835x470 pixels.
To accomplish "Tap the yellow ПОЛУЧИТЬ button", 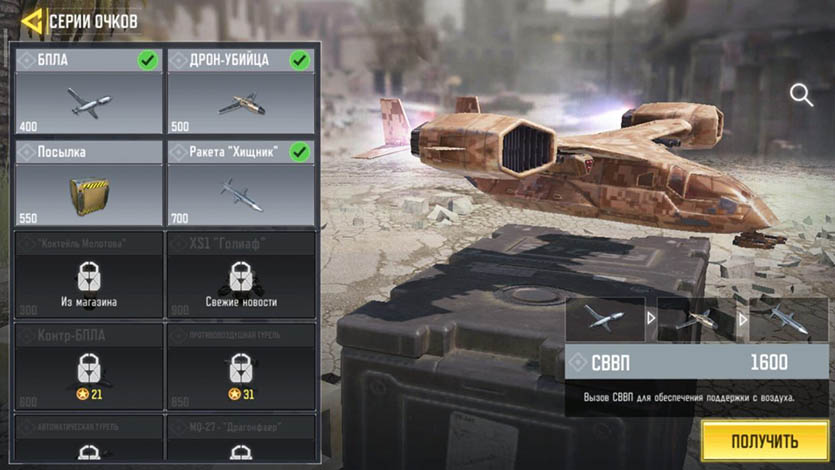I will [x=764, y=441].
